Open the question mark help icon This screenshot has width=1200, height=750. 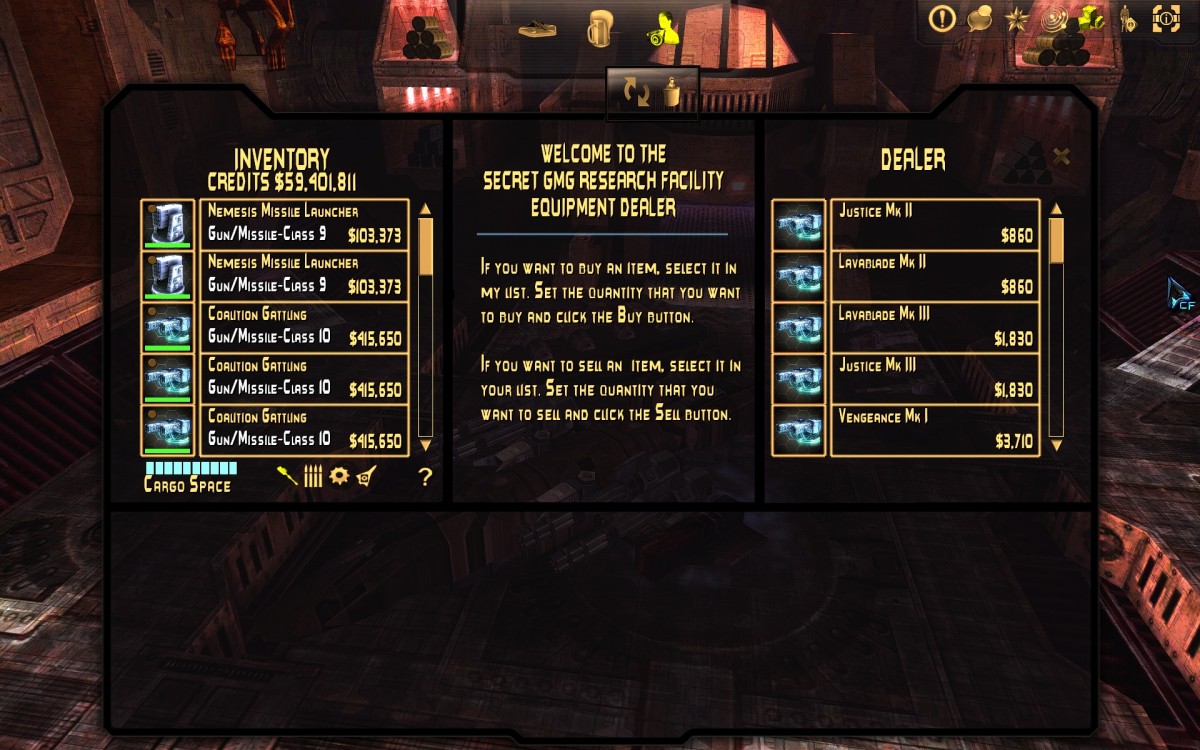425,477
